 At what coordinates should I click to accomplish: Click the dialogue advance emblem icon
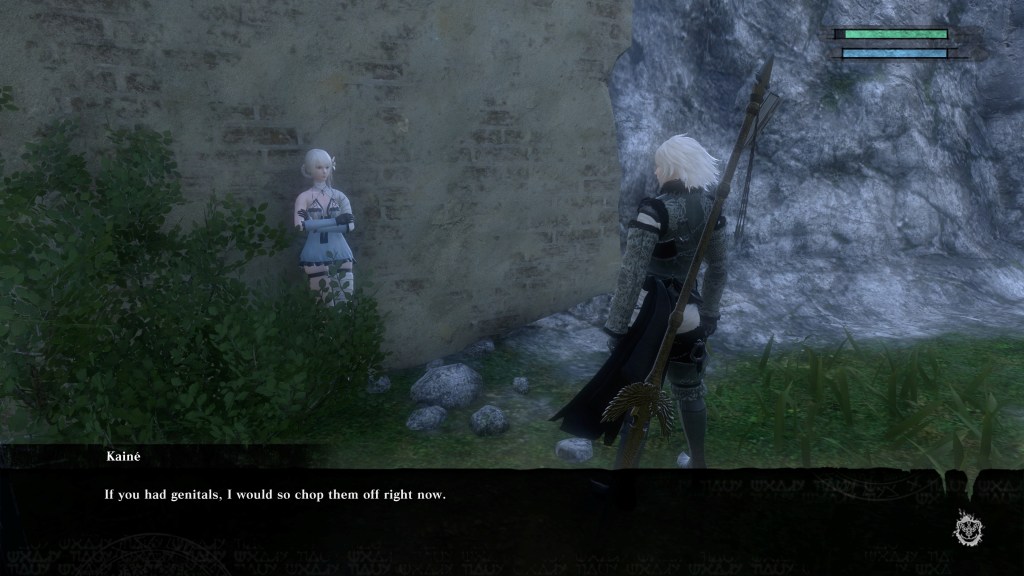[967, 527]
